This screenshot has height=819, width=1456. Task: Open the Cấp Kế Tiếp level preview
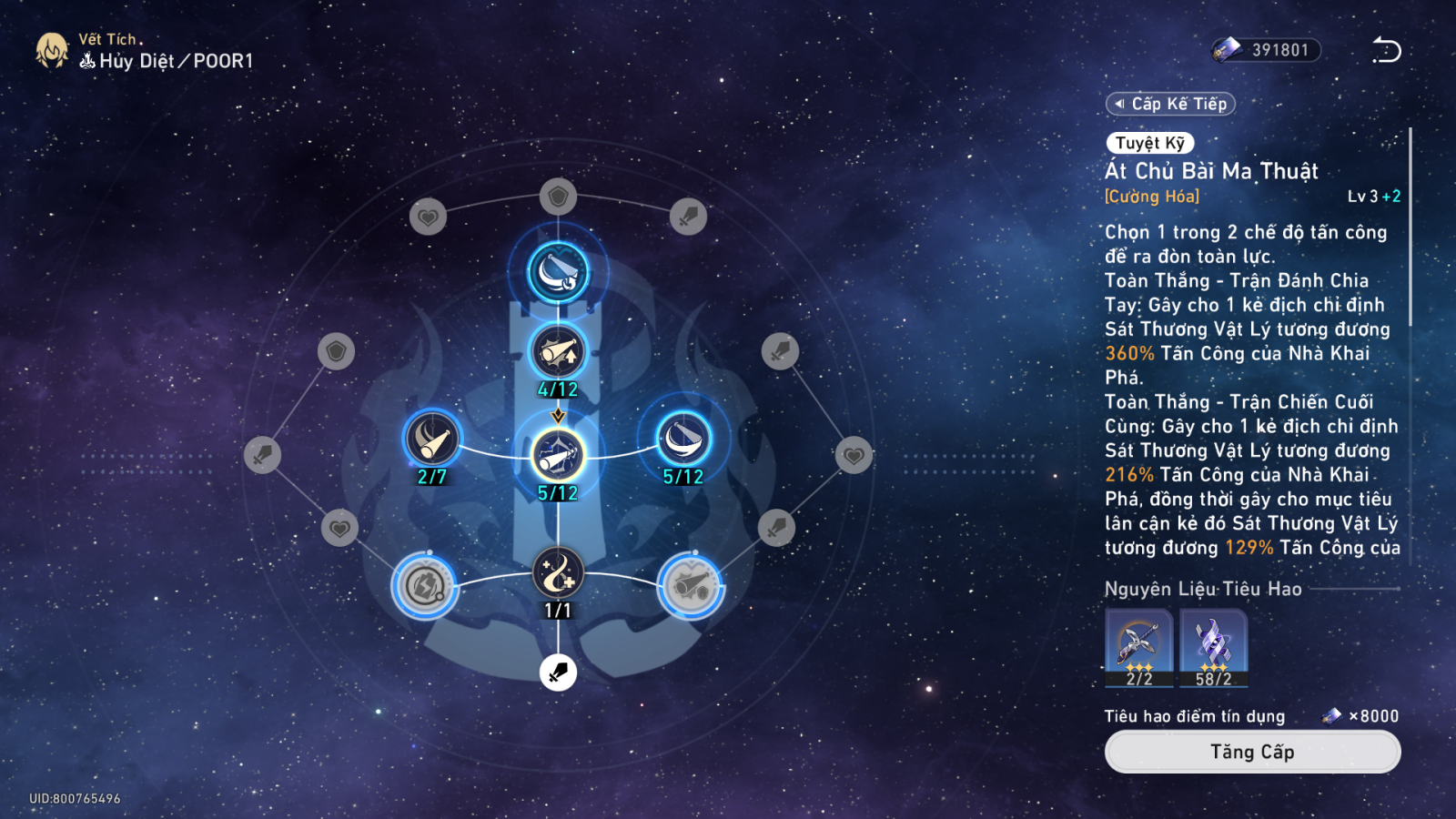click(x=1171, y=104)
